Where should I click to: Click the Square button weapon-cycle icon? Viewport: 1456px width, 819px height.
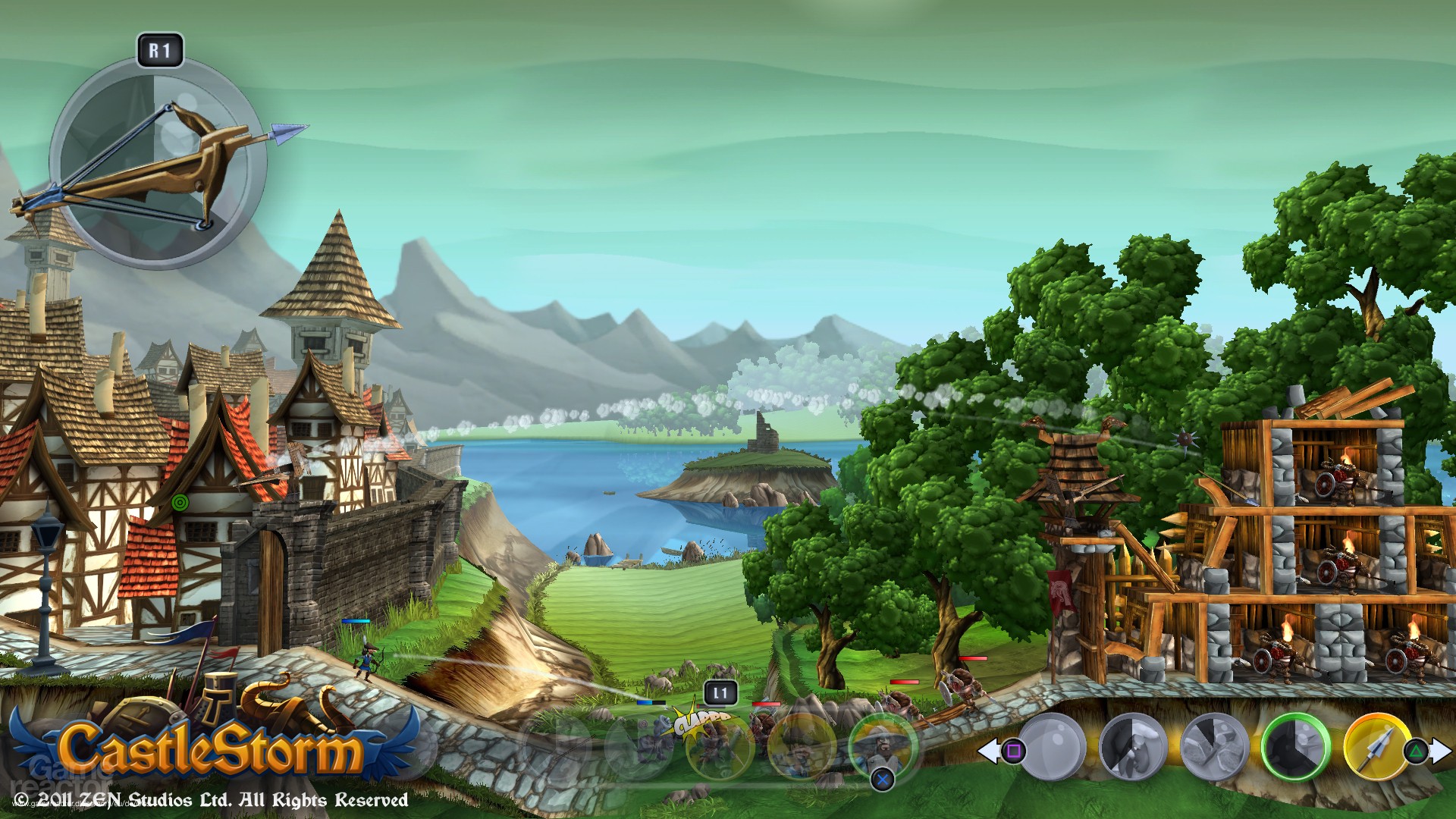pyautogui.click(x=1014, y=749)
